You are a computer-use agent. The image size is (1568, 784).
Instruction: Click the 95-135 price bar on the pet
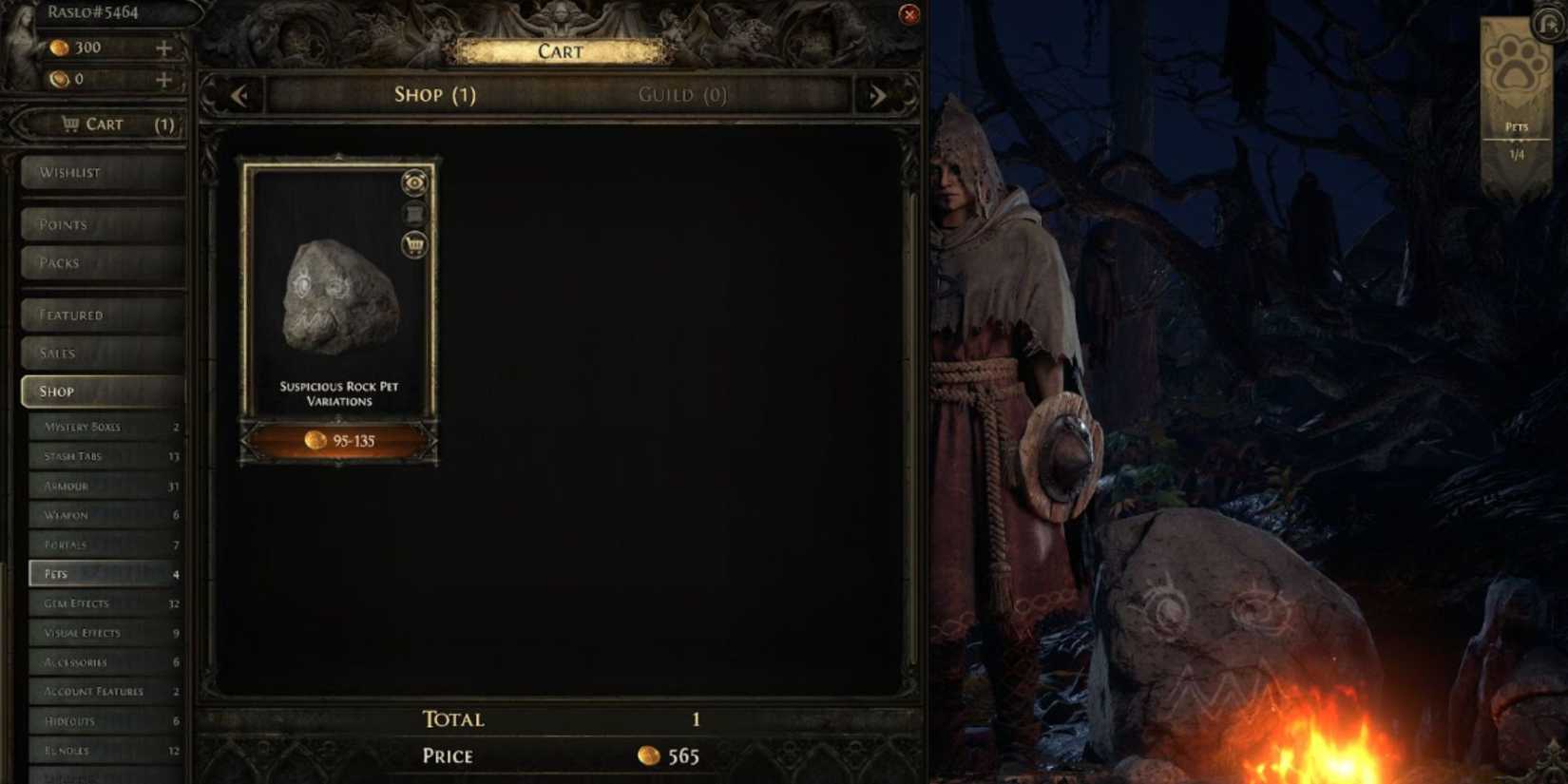338,440
